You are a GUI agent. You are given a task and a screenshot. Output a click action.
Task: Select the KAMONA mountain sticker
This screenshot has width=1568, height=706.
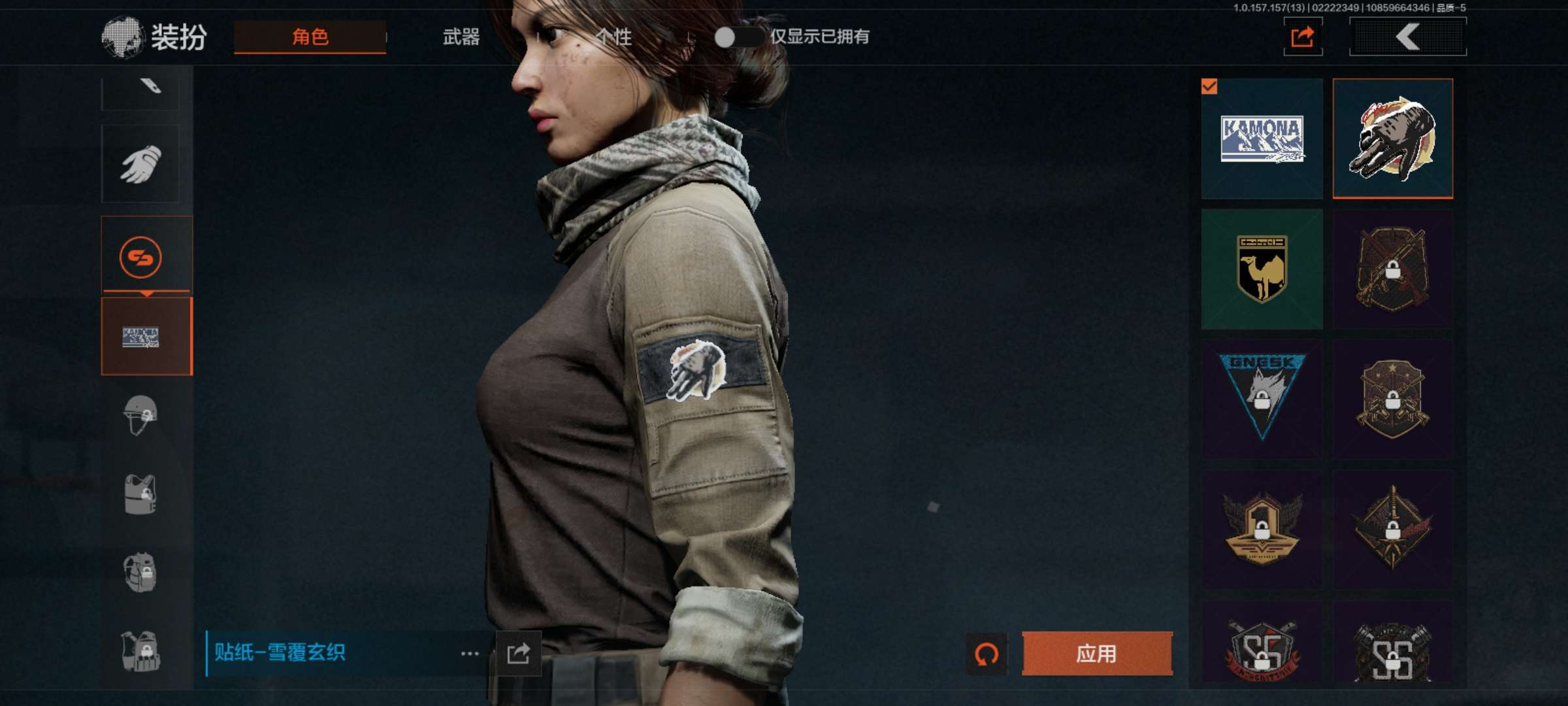[x=1262, y=139]
